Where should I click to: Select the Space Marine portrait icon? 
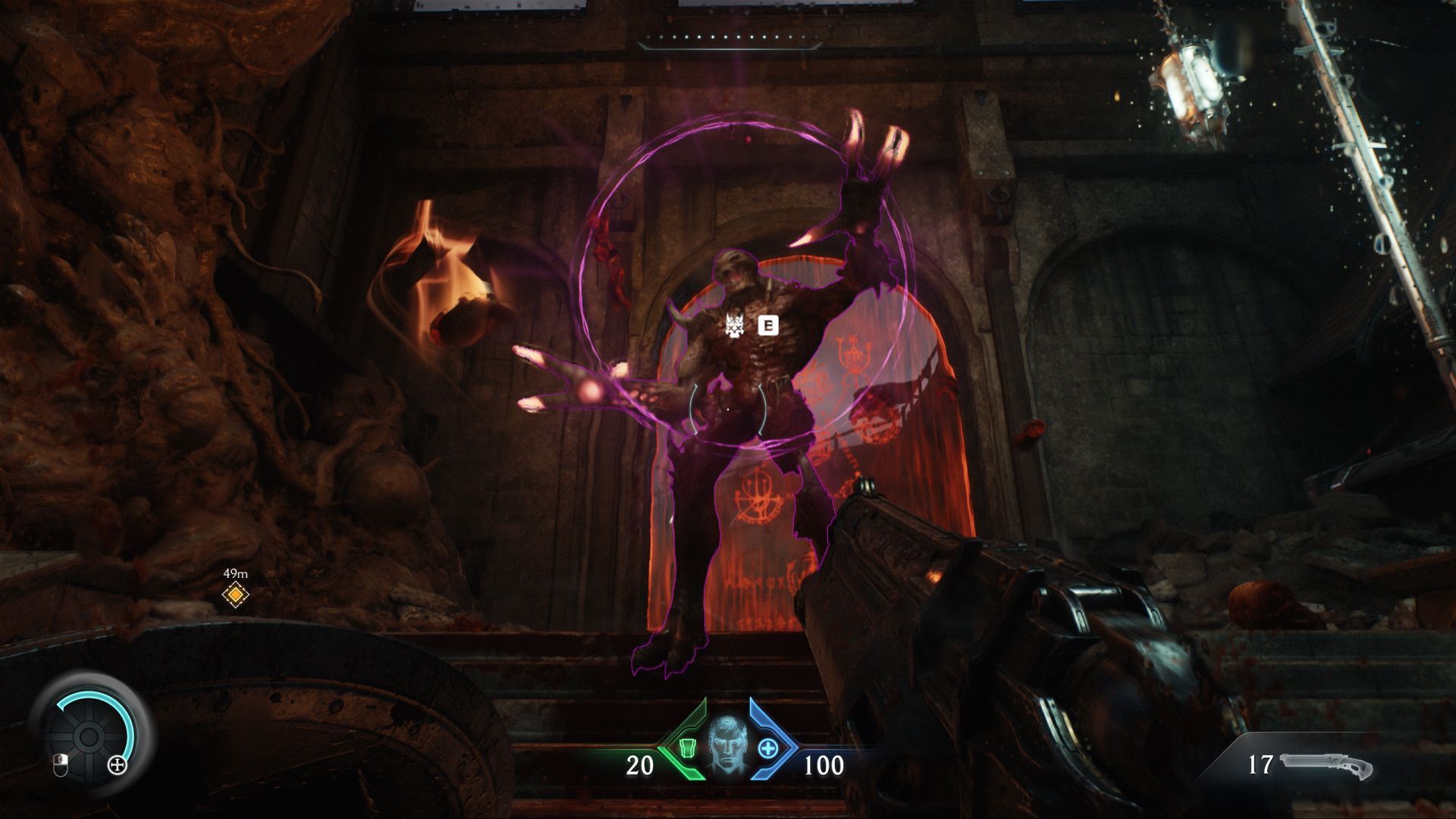(728, 746)
